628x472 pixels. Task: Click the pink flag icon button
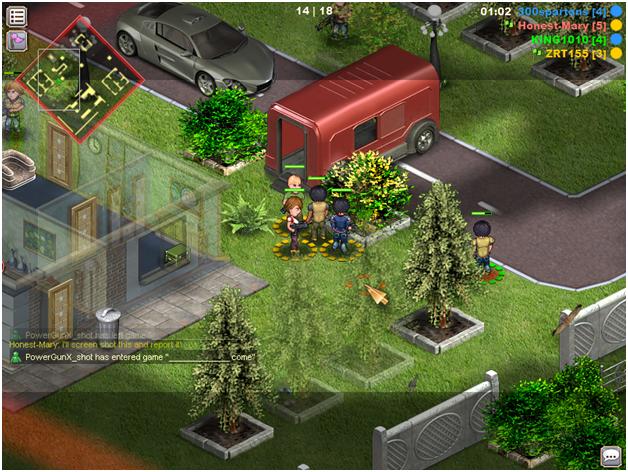coord(17,40)
